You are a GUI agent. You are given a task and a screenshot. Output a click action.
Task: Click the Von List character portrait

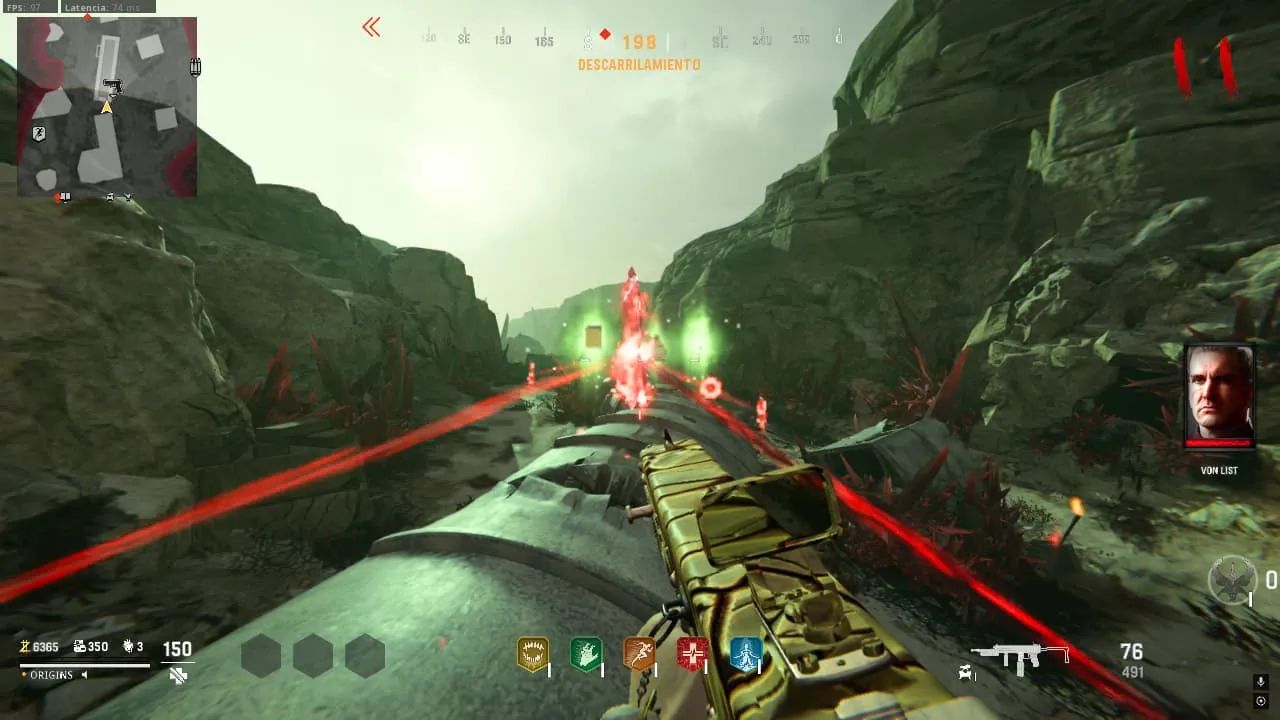(x=1218, y=396)
